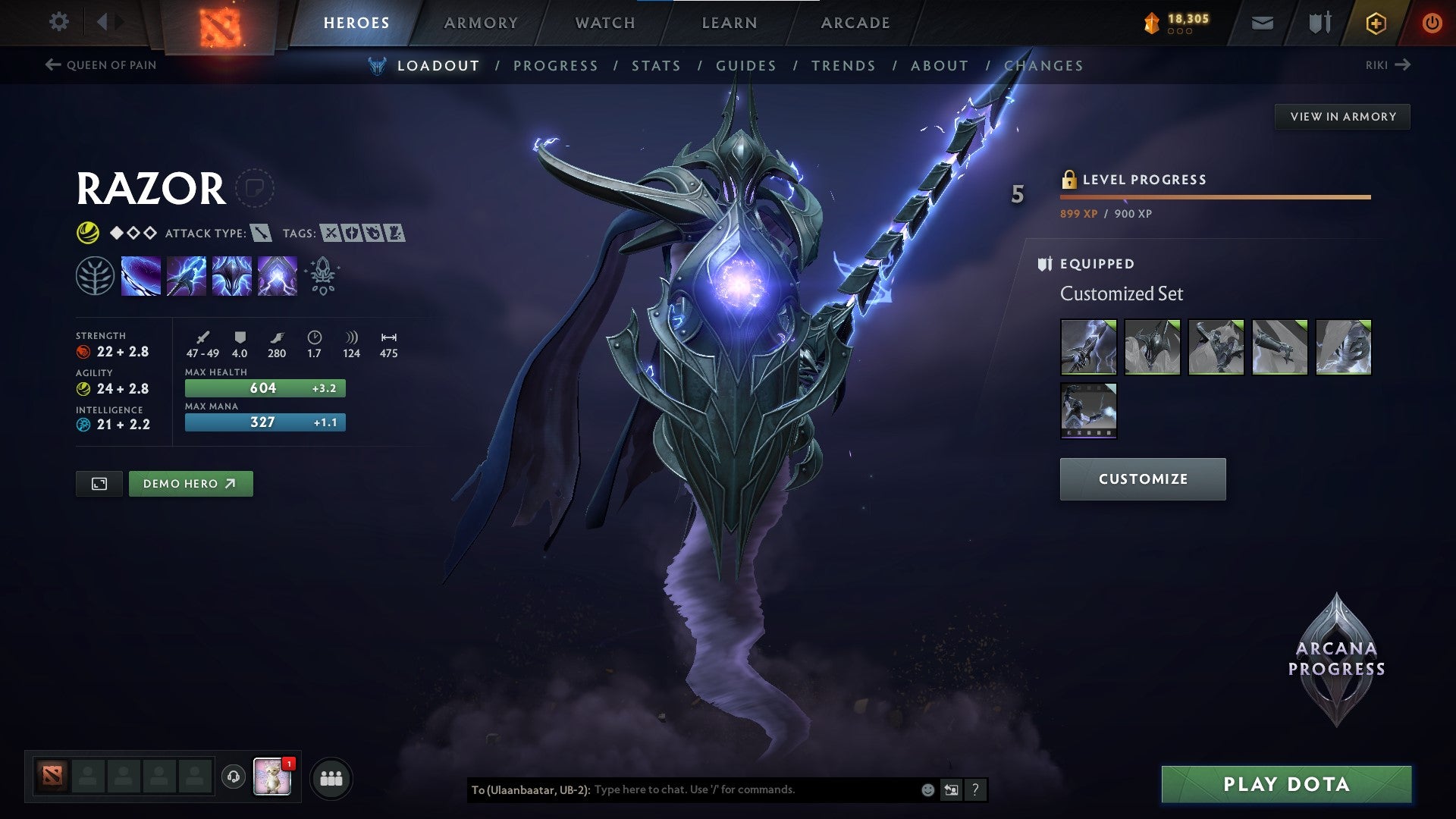Switch to the ARCADE tab
Viewport: 1456px width, 819px height.
click(x=855, y=23)
